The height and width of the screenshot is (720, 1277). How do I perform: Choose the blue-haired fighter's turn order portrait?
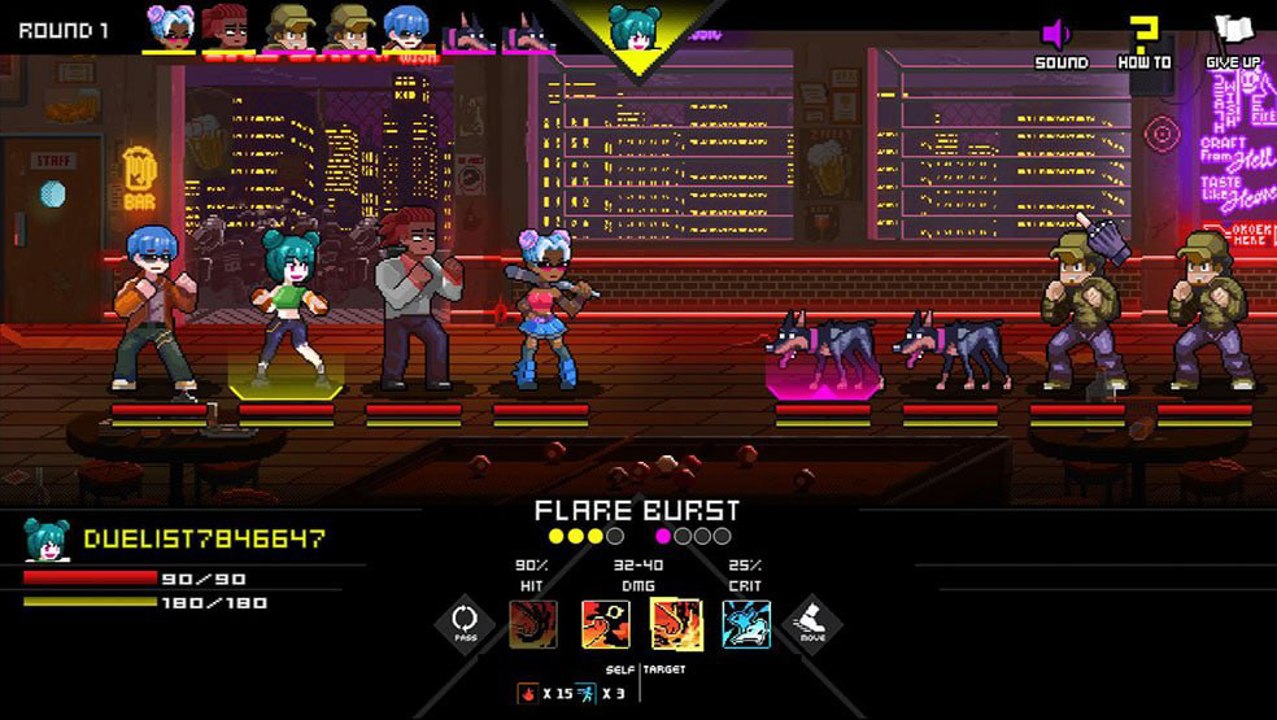point(406,28)
